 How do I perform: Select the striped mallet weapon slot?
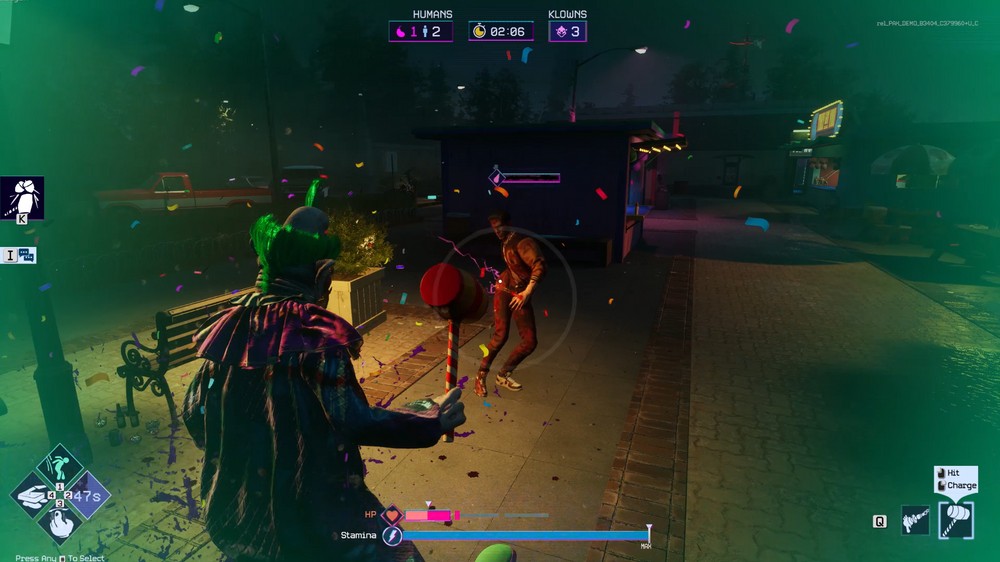956,521
